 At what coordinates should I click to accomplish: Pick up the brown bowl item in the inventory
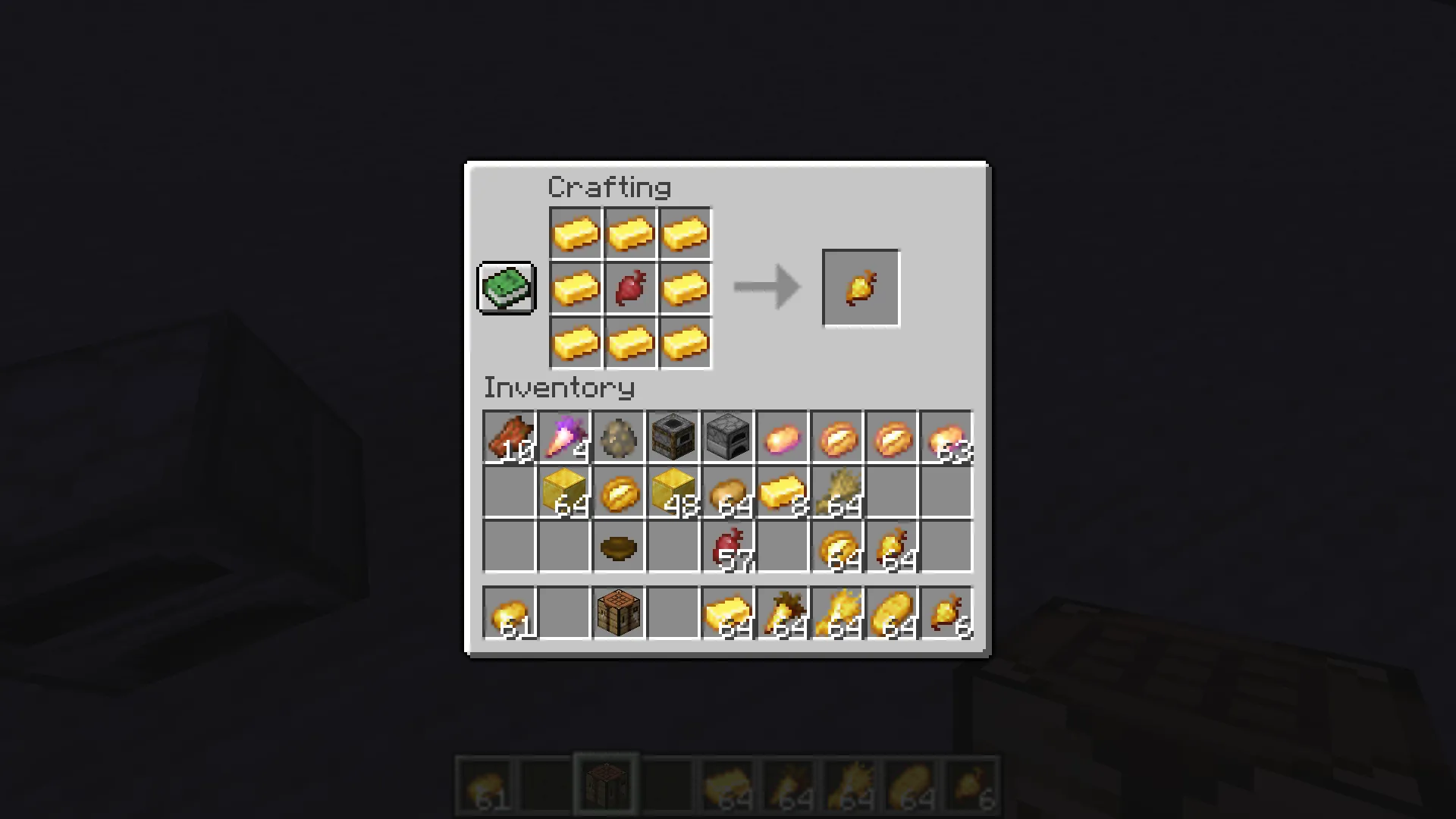[x=618, y=547]
